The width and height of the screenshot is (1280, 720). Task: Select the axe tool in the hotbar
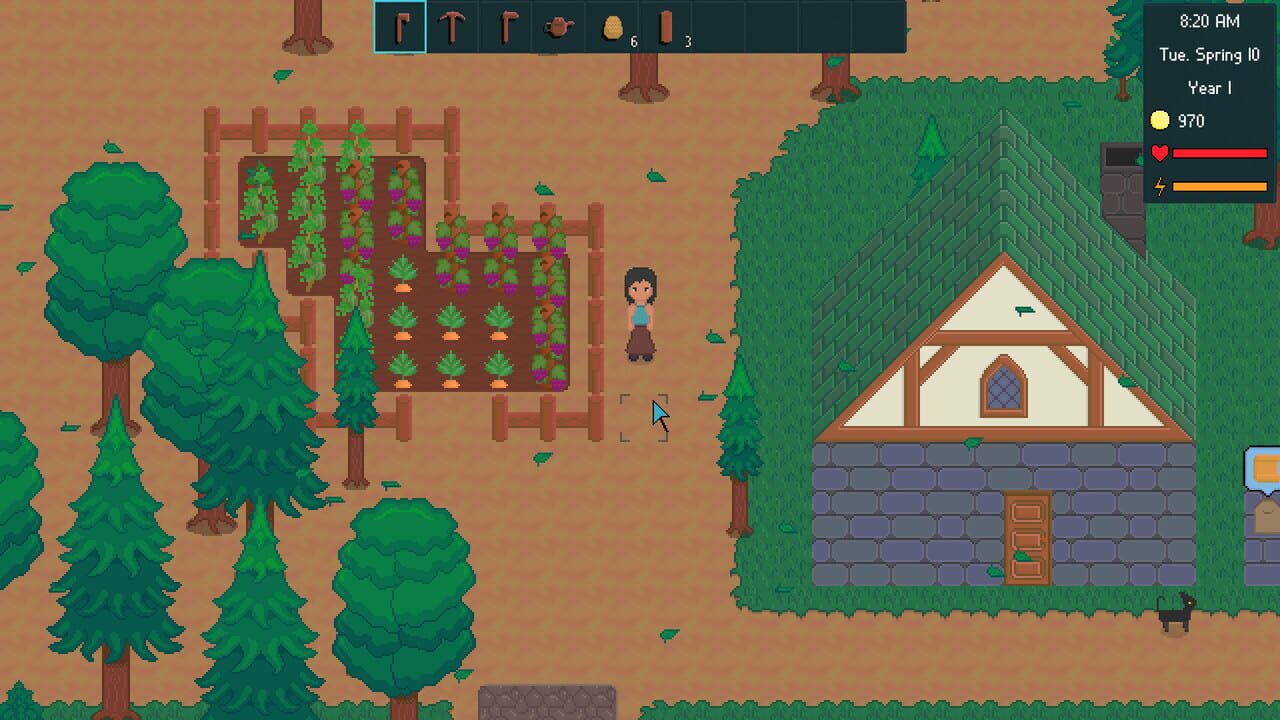[505, 27]
